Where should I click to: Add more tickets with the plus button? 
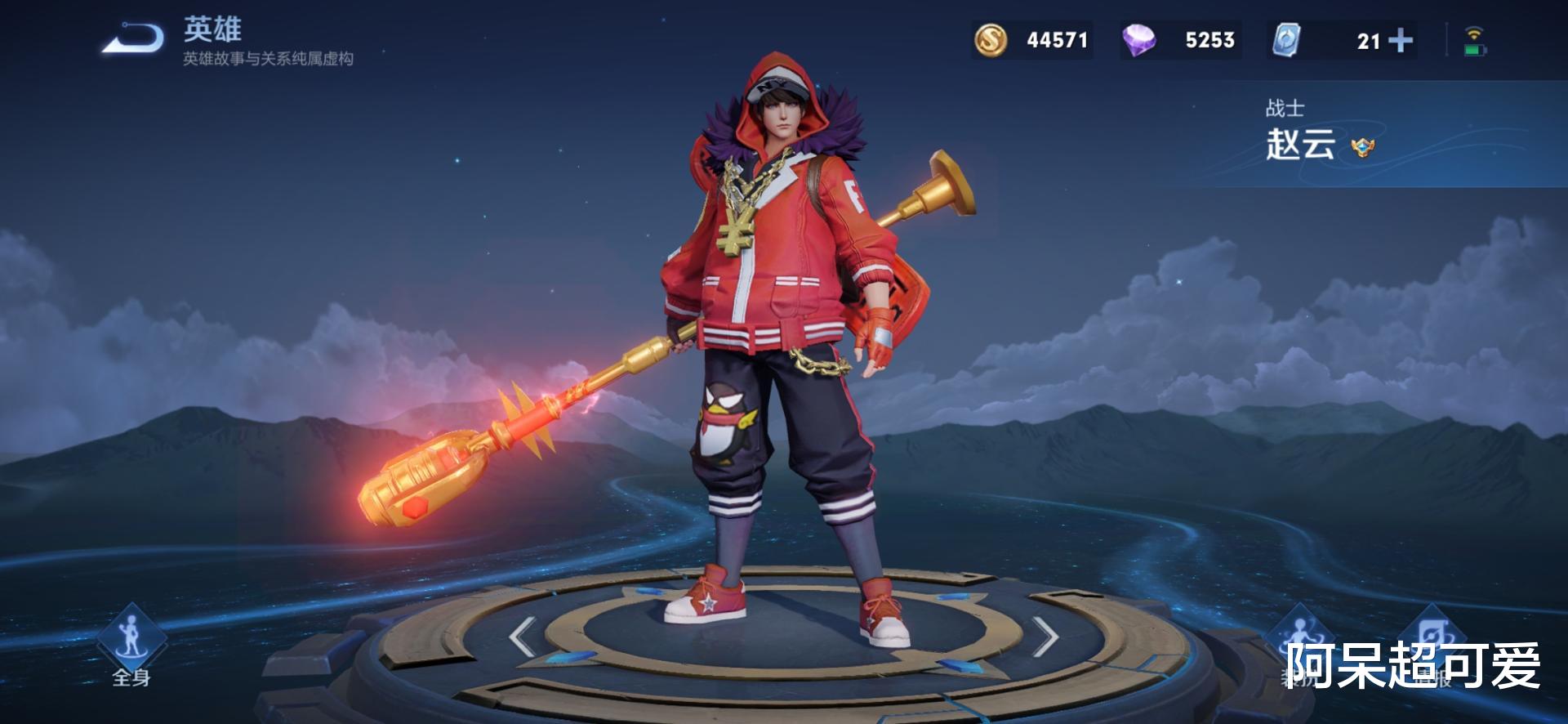coord(1401,40)
